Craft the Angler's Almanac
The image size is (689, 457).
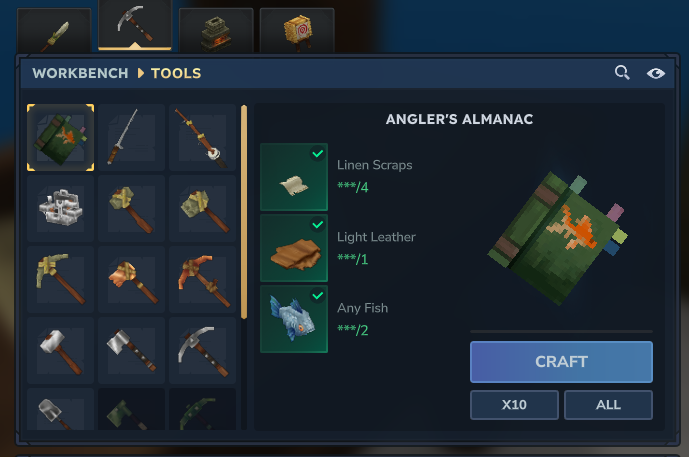[x=561, y=362]
